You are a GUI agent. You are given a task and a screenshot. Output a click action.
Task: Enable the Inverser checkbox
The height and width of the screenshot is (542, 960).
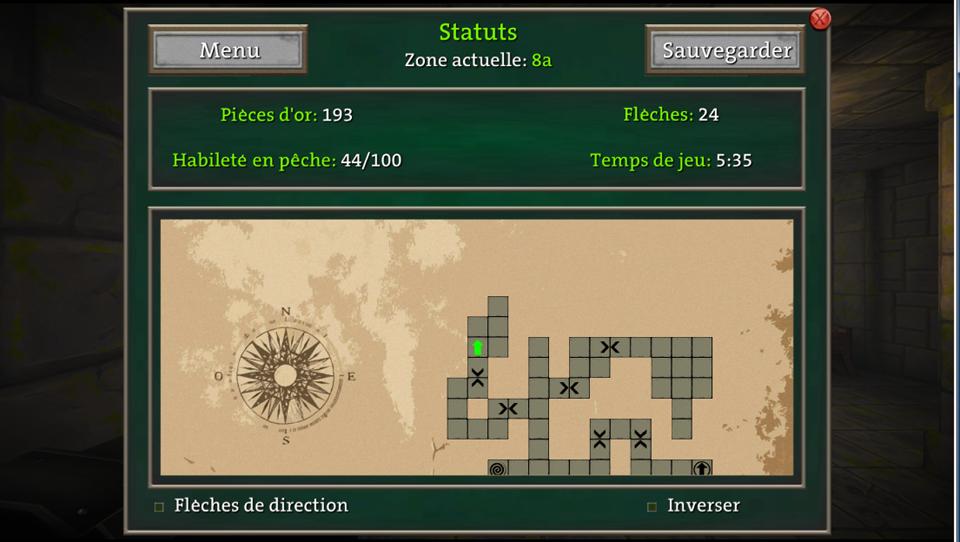[652, 507]
